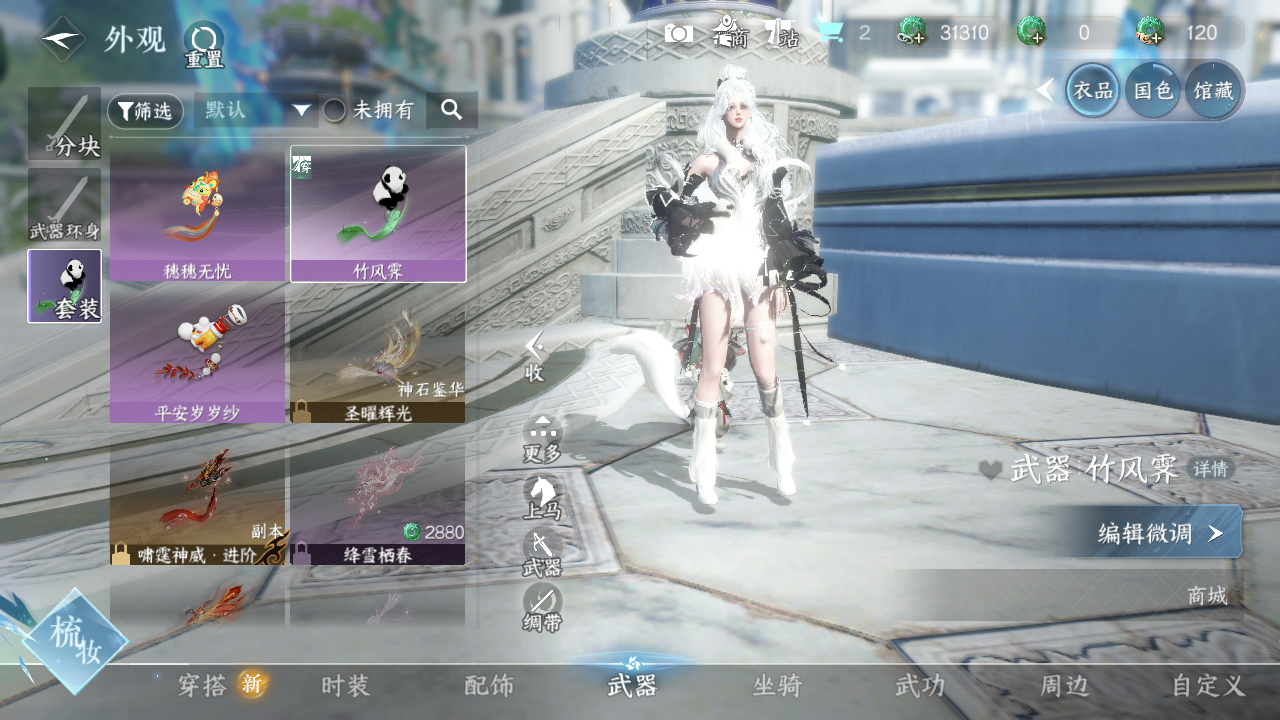This screenshot has height=720, width=1280.
Task: Open the magnifier search button
Action: tap(451, 110)
